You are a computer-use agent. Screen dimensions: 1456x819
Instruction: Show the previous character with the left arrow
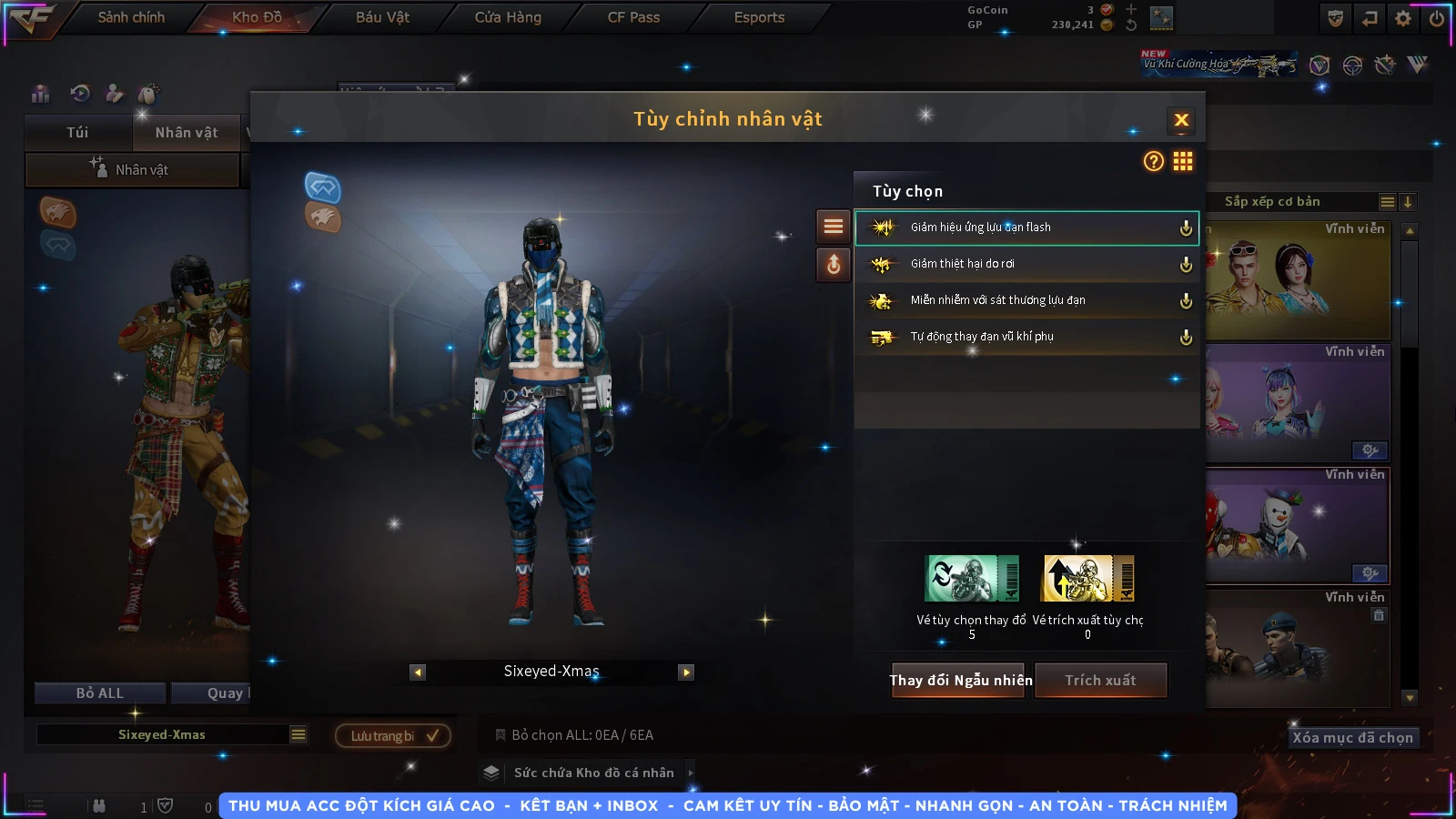point(418,672)
